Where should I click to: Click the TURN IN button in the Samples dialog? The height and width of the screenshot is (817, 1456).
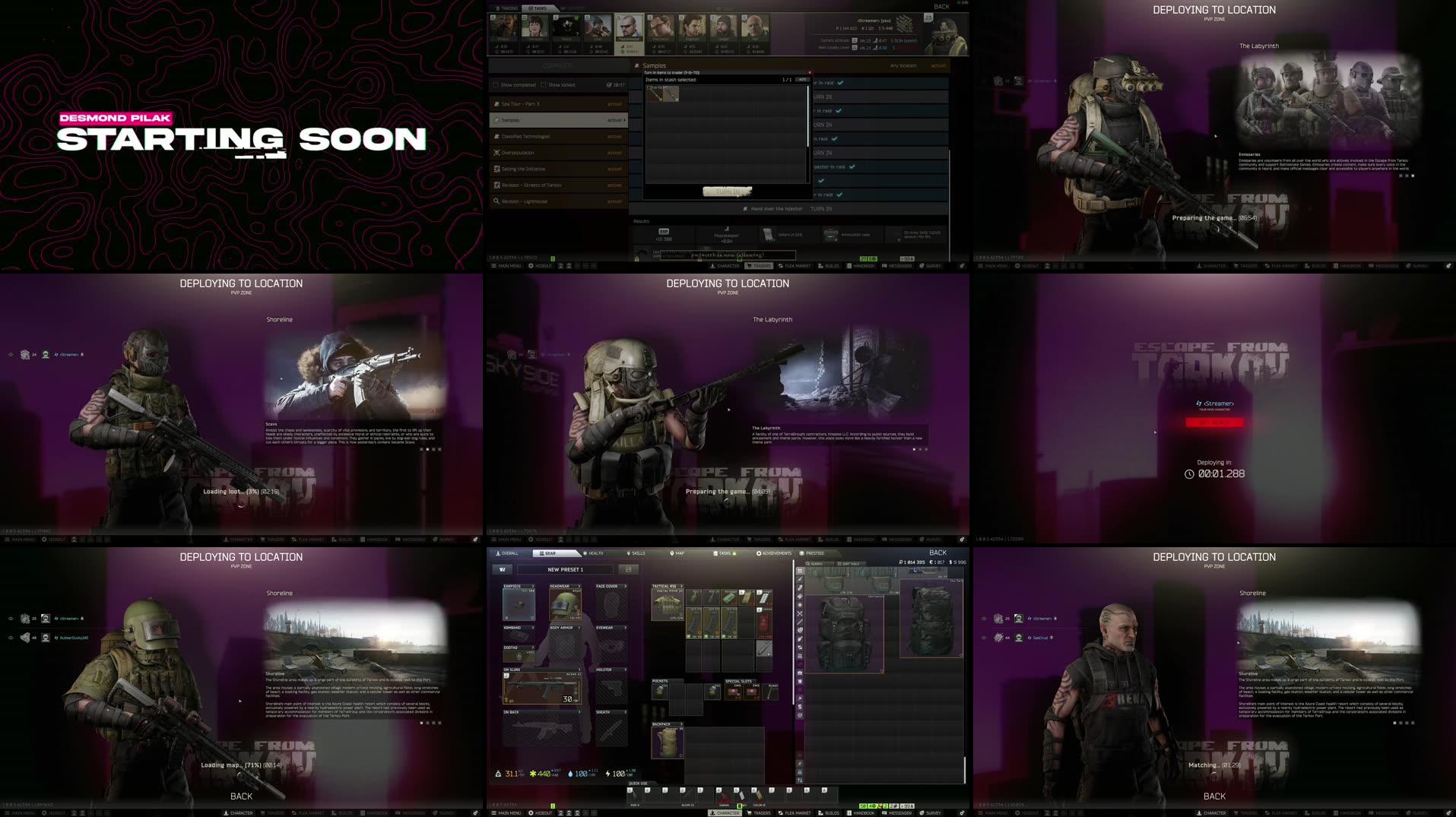[727, 191]
